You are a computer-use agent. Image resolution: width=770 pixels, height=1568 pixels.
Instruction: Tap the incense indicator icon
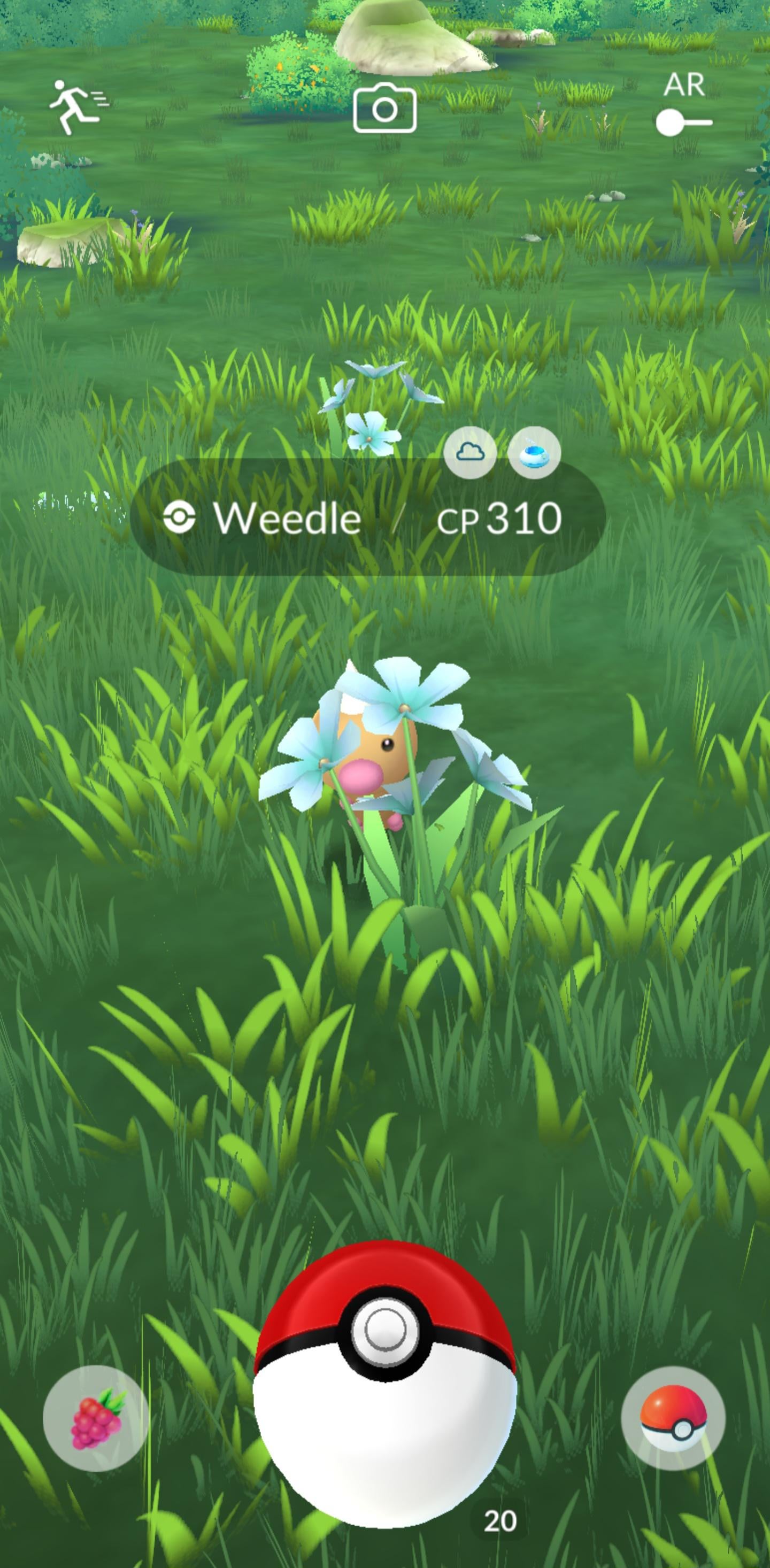coord(534,453)
